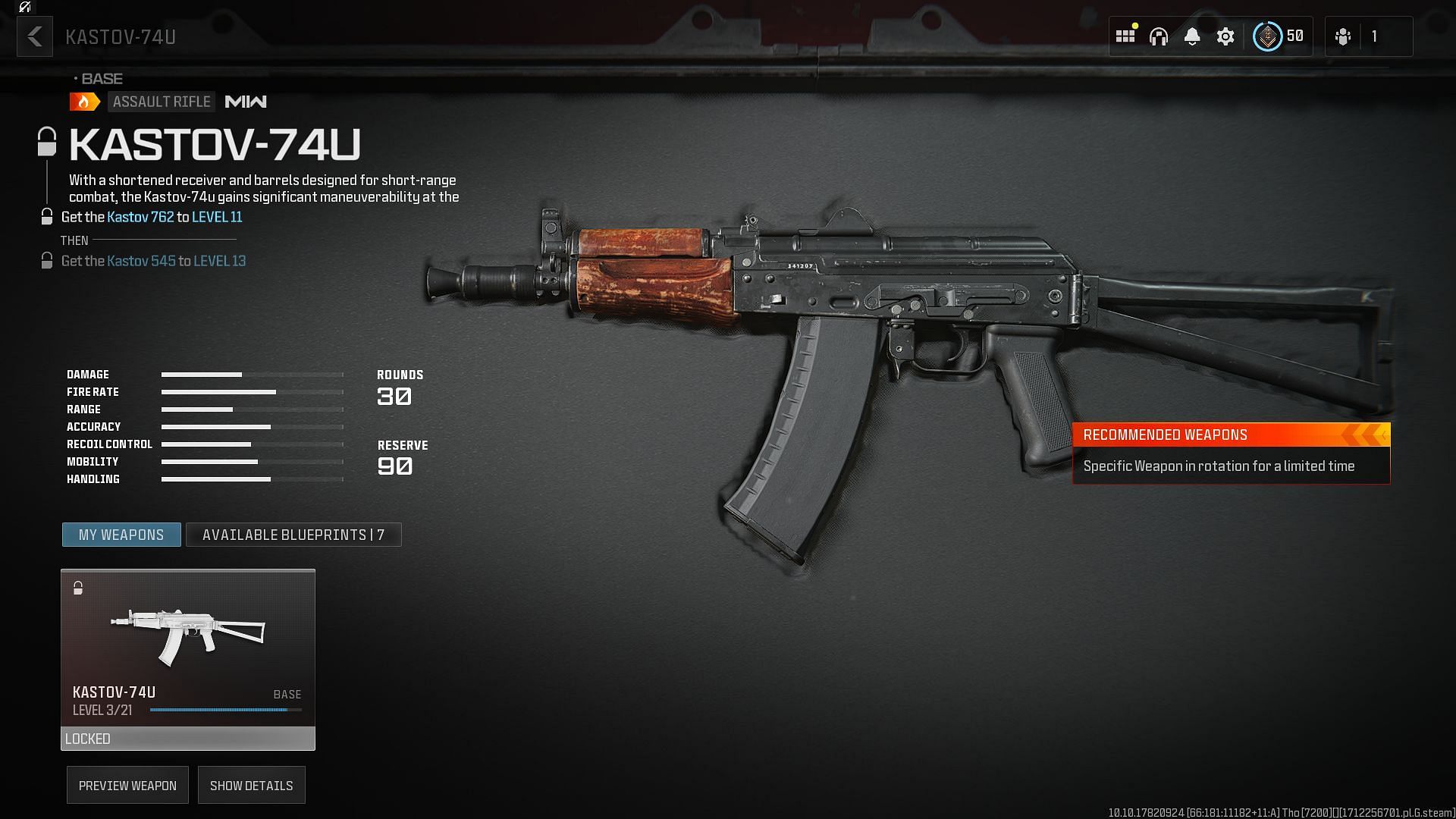The height and width of the screenshot is (819, 1456).
Task: Open voice chat headset settings
Action: click(x=1158, y=36)
